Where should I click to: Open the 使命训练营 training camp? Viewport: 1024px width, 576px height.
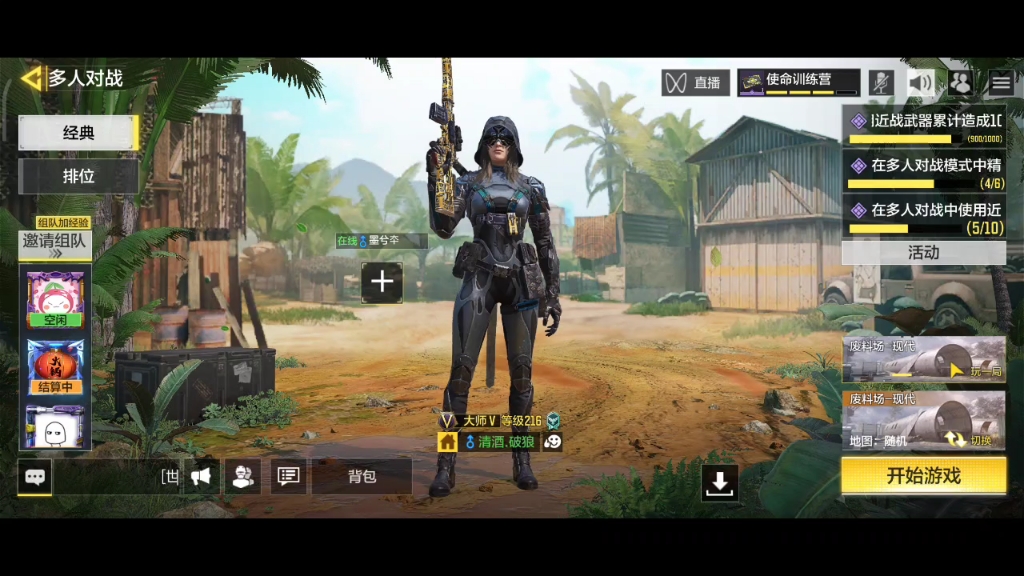click(x=798, y=82)
